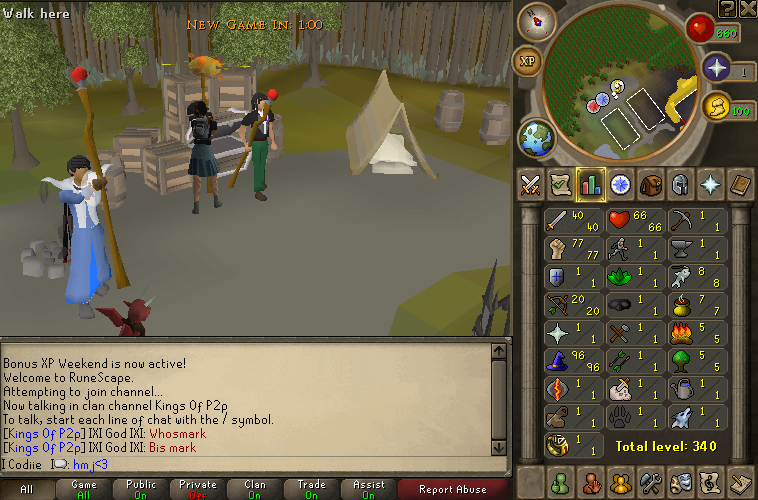The height and width of the screenshot is (500, 758).
Task: Select the Strength skill fist icon
Action: click(558, 248)
